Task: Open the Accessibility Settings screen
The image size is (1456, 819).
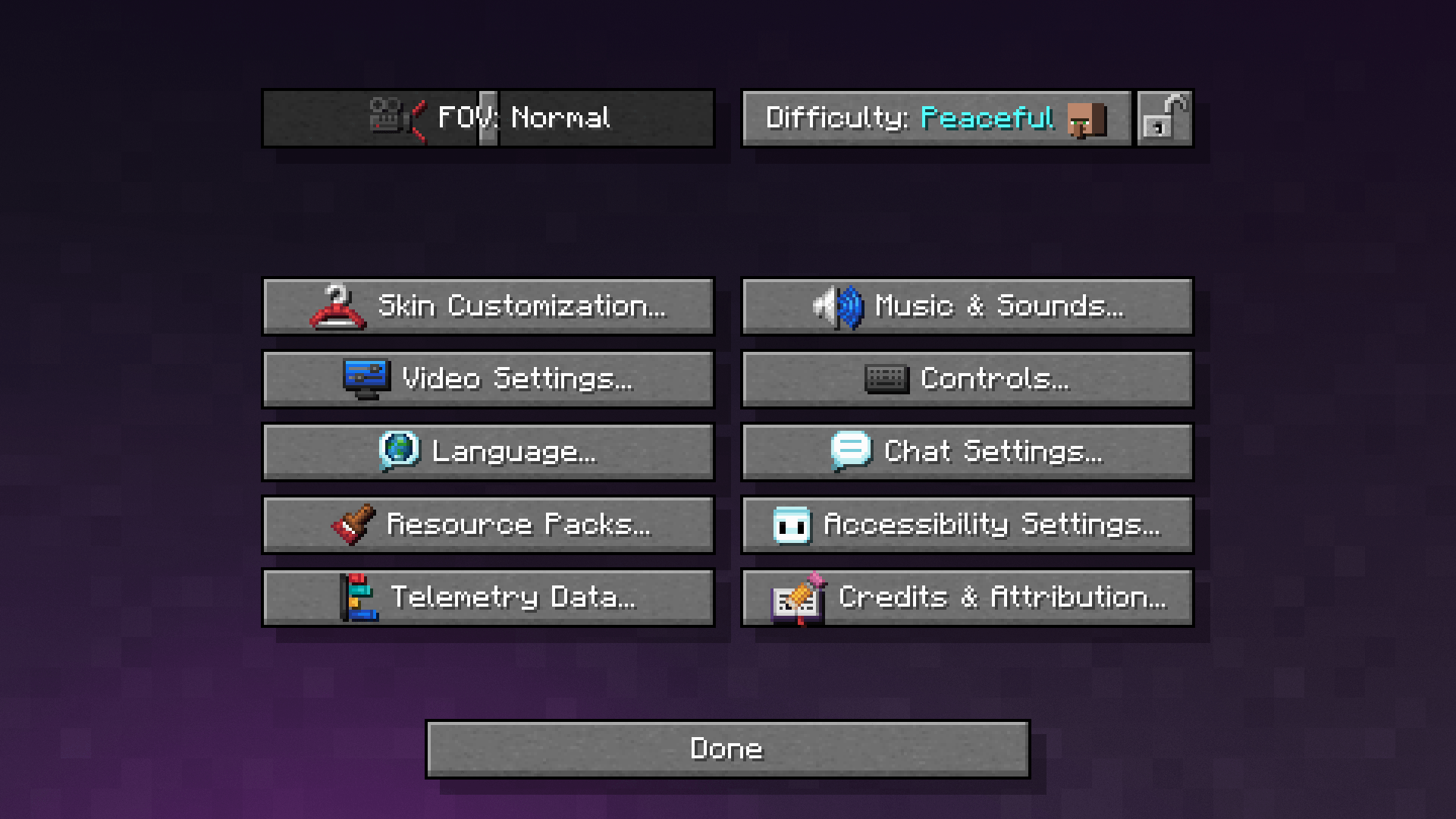Action: tap(967, 524)
